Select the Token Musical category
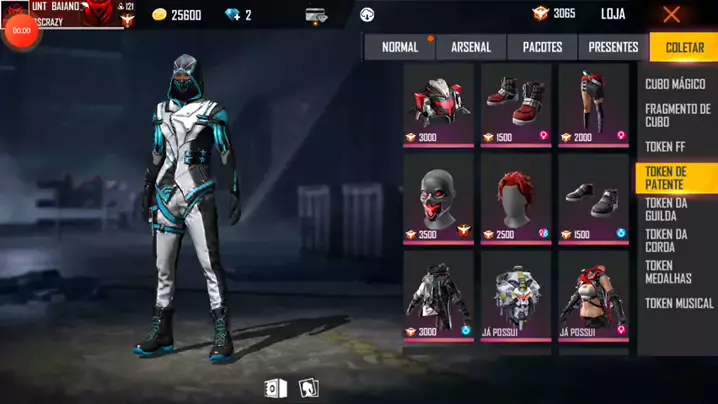718x404 pixels. click(679, 303)
